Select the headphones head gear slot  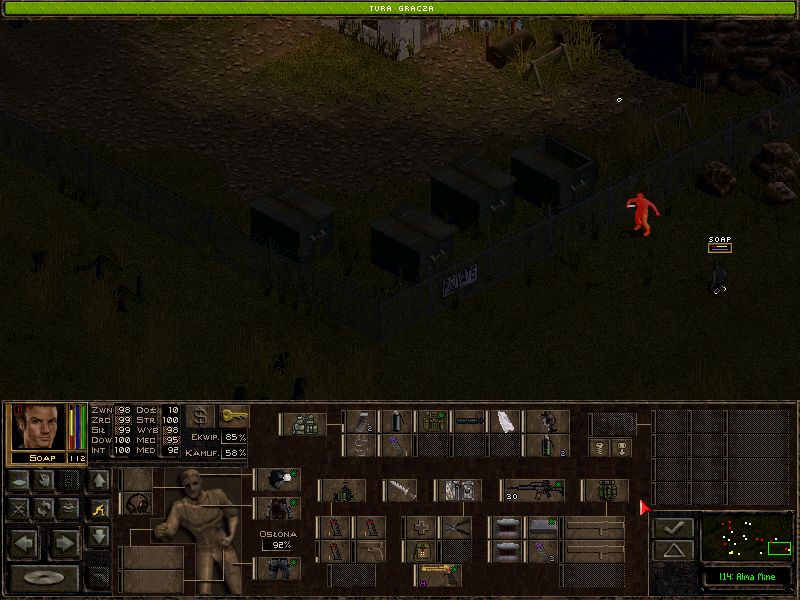point(137,503)
